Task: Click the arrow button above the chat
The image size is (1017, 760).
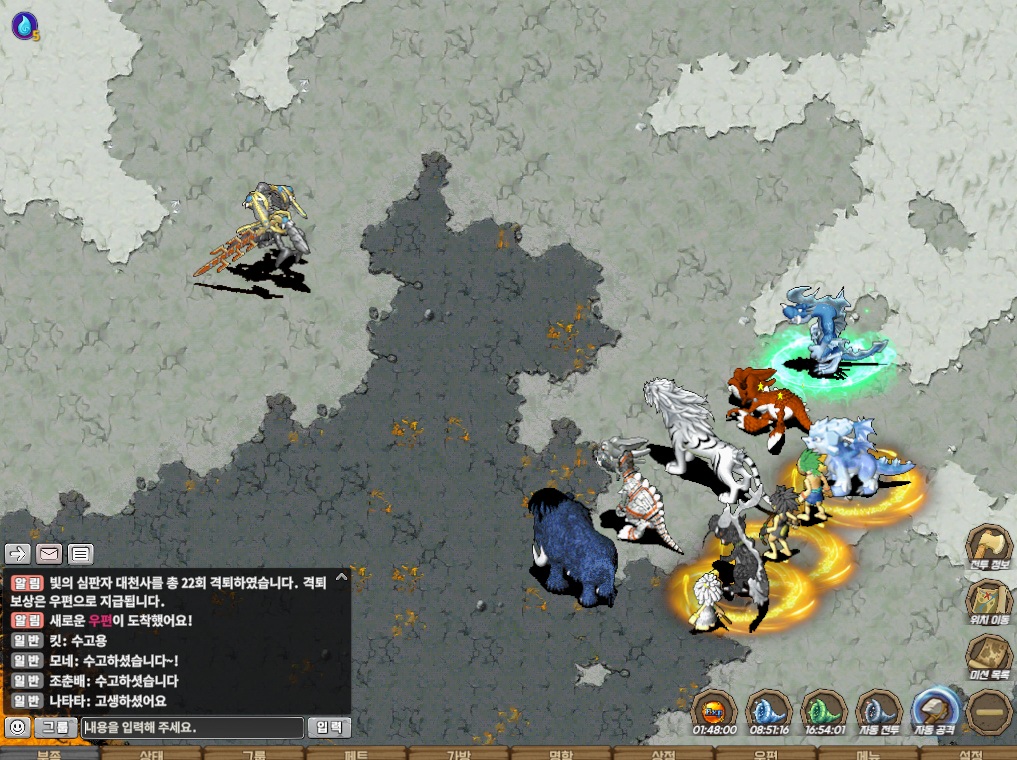Action: click(x=18, y=553)
